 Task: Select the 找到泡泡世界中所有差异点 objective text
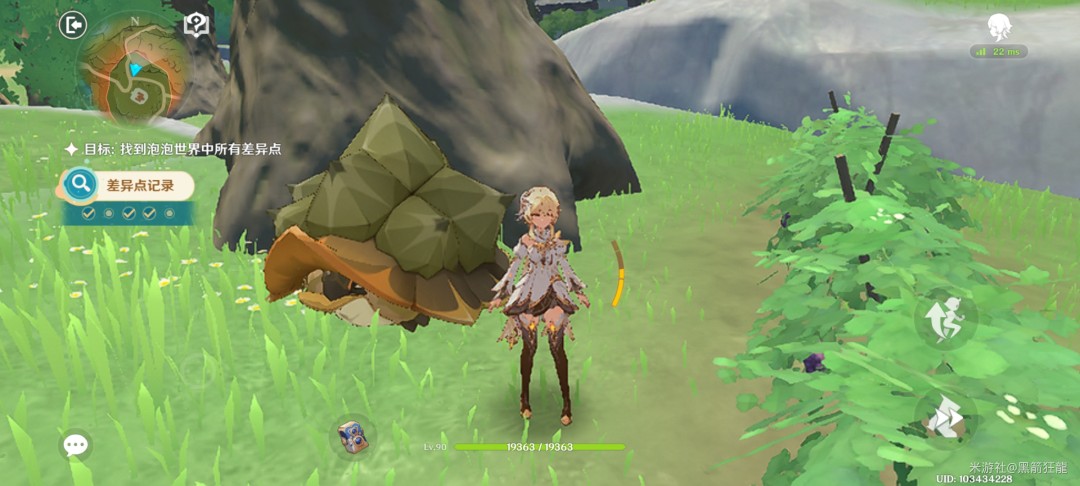[181, 149]
